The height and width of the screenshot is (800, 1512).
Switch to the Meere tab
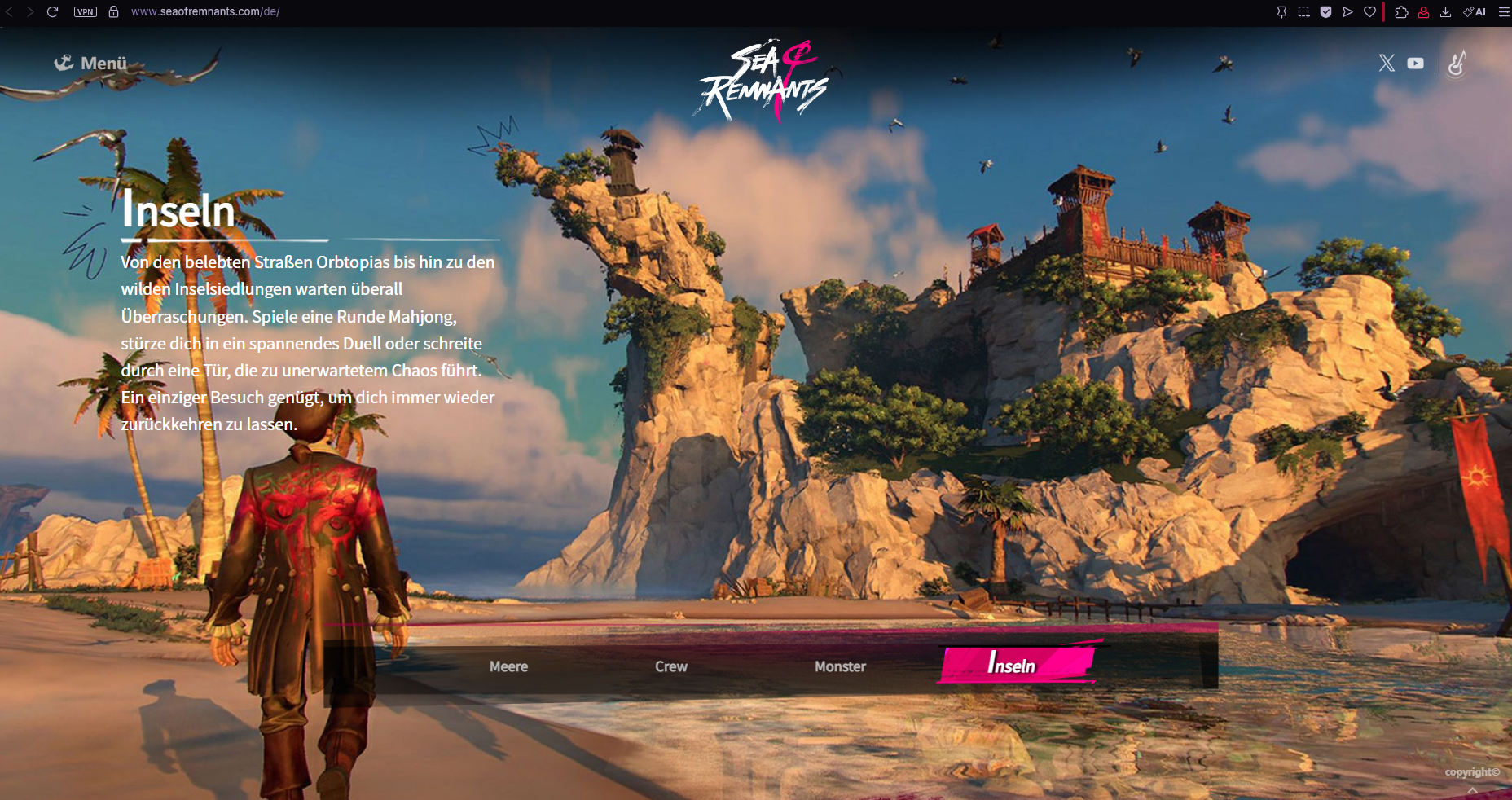pos(508,666)
